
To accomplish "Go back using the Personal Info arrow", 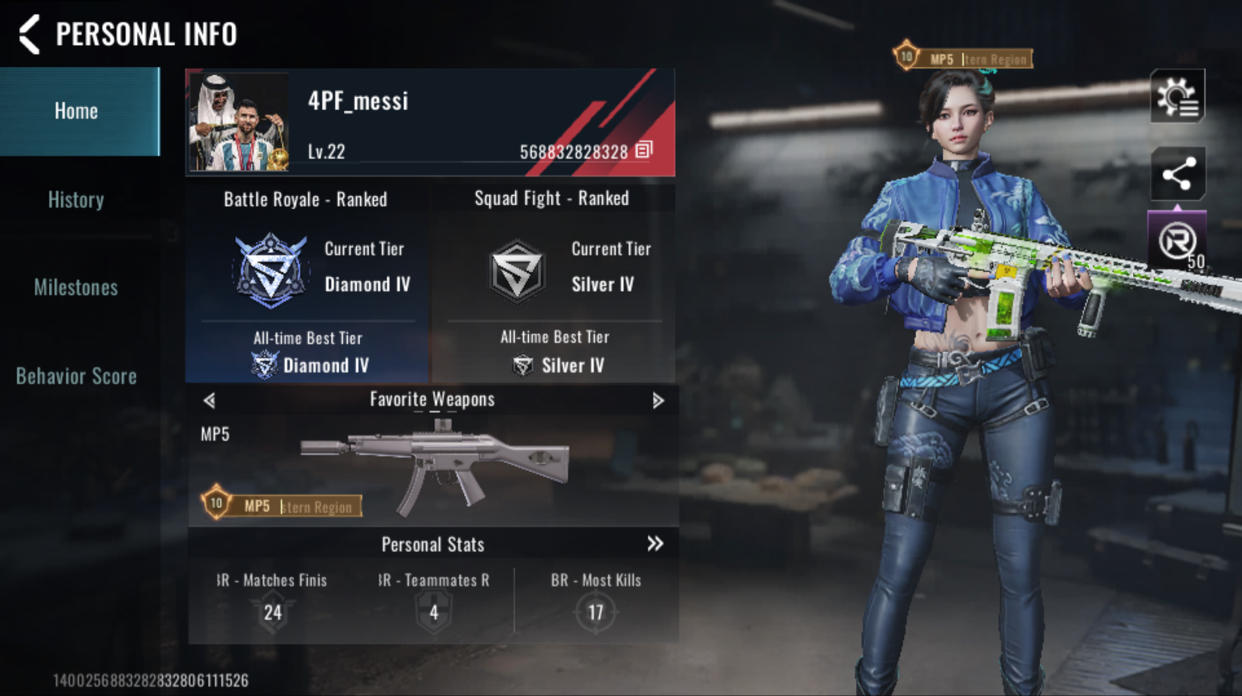I will tap(30, 34).
